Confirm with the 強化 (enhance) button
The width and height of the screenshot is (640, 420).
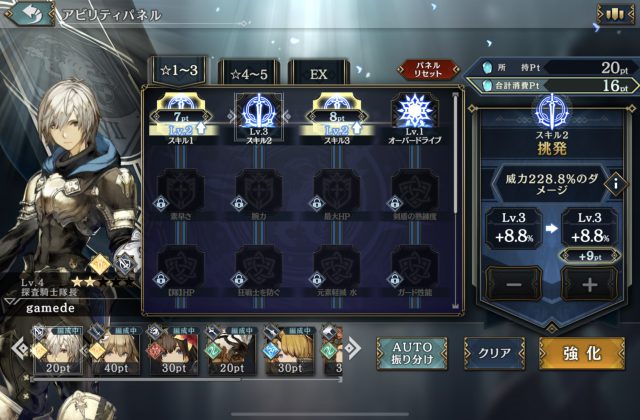coord(581,354)
